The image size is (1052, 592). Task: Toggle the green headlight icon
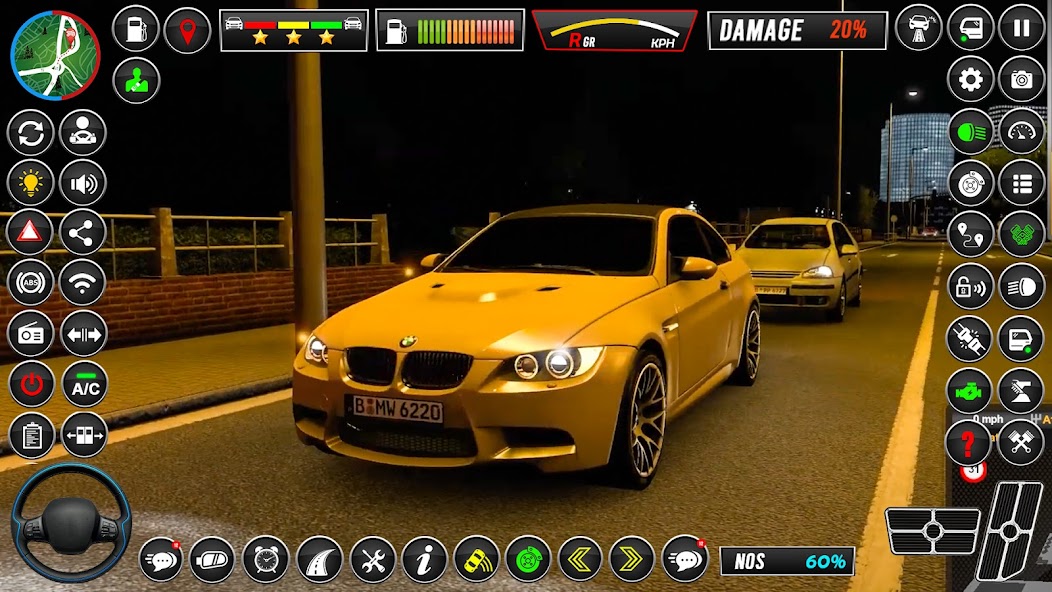pyautogui.click(x=970, y=132)
